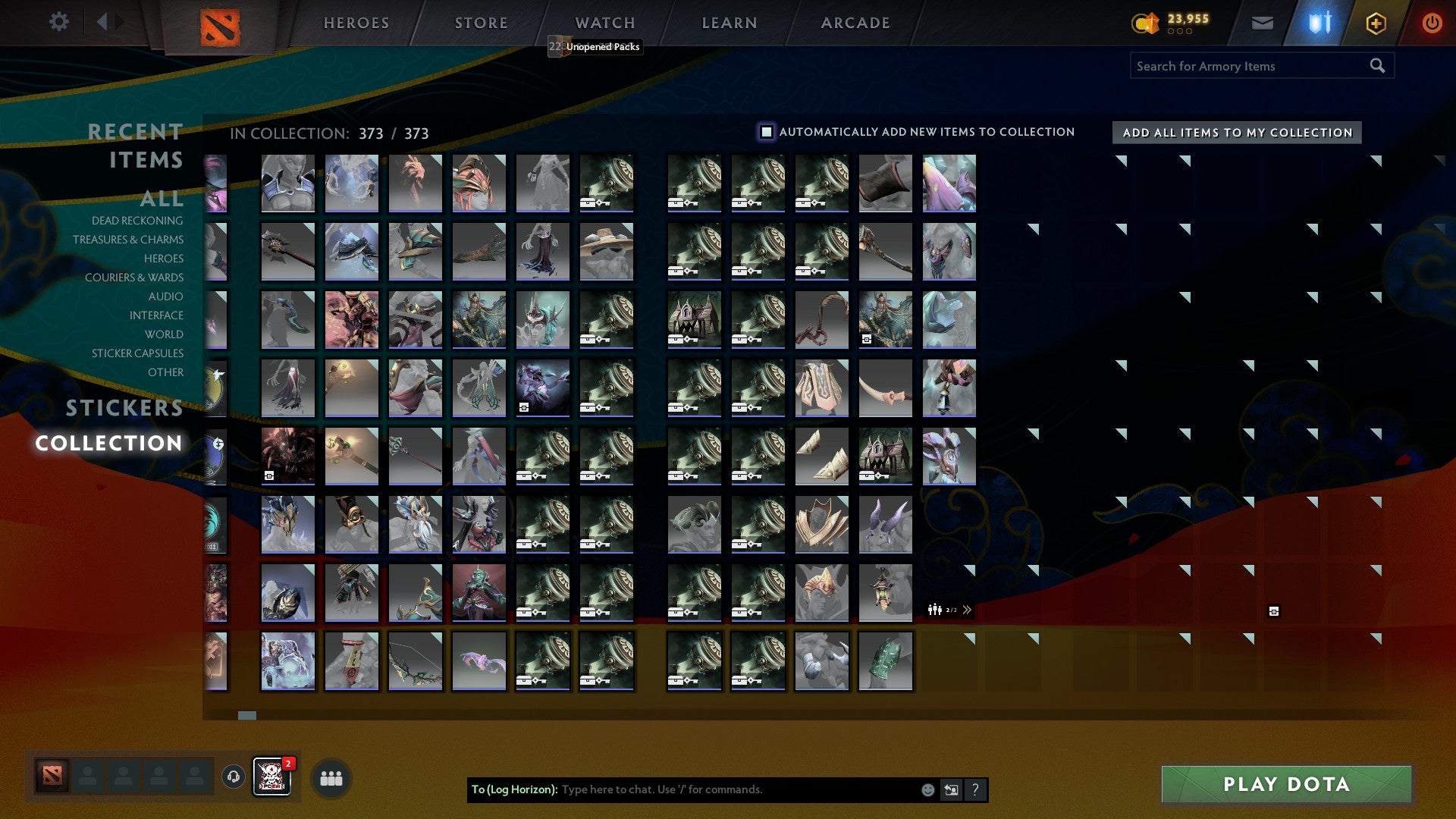The width and height of the screenshot is (1456, 819).
Task: Switch to the ARCADE tab
Action: click(x=855, y=23)
